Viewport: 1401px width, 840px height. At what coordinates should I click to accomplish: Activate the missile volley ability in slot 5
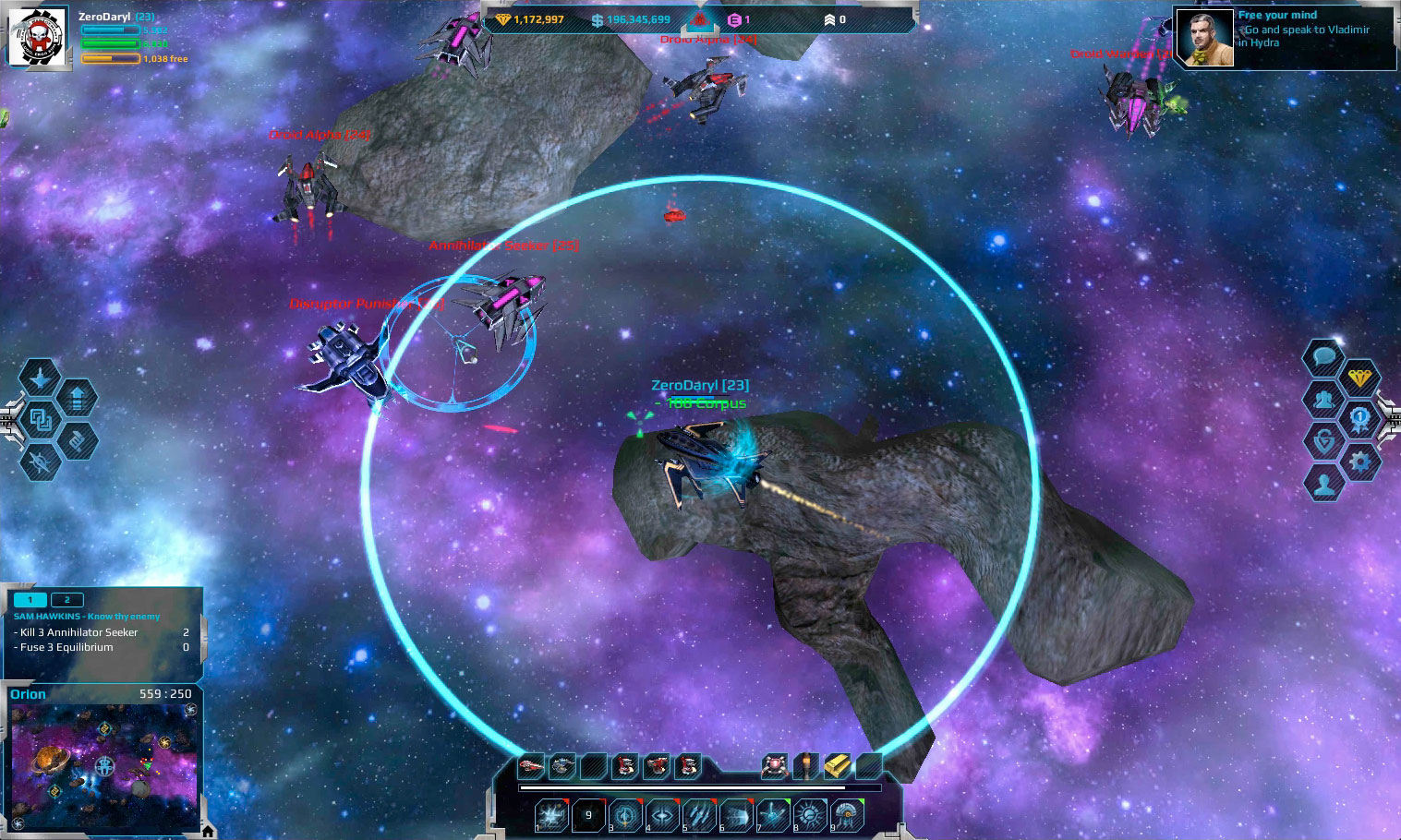click(699, 815)
